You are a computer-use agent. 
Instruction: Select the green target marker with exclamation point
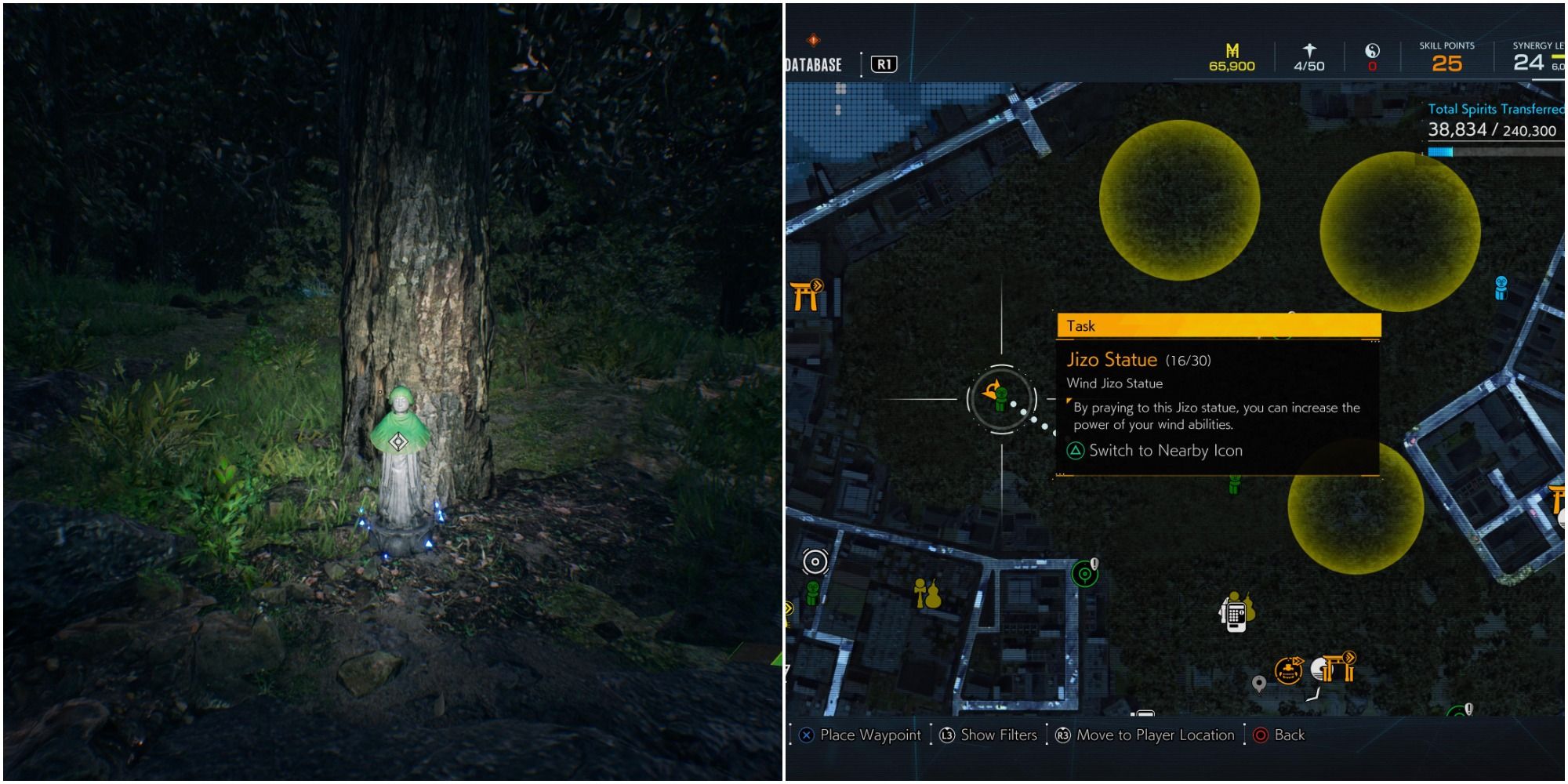tap(1084, 572)
